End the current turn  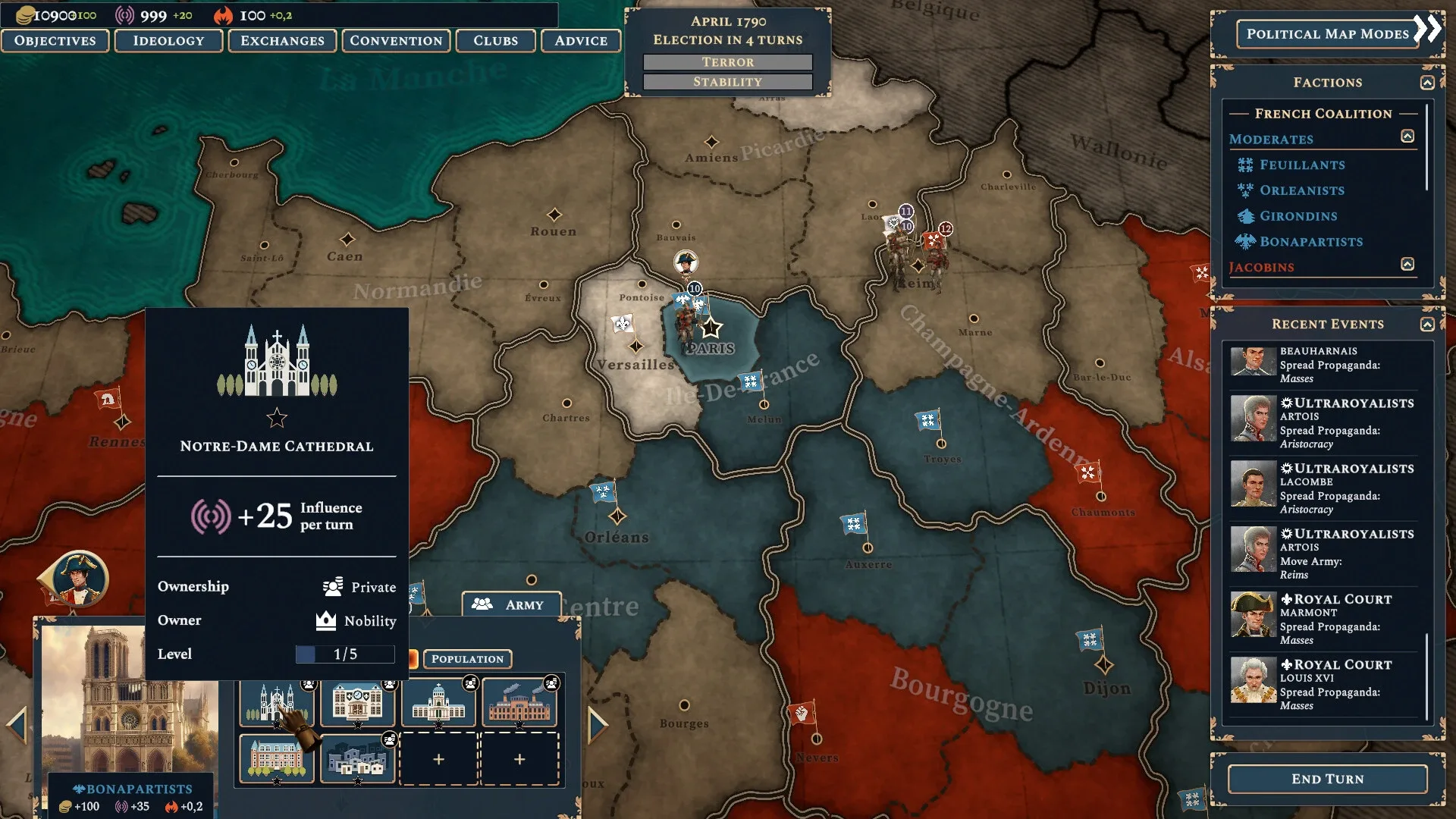coord(1327,779)
